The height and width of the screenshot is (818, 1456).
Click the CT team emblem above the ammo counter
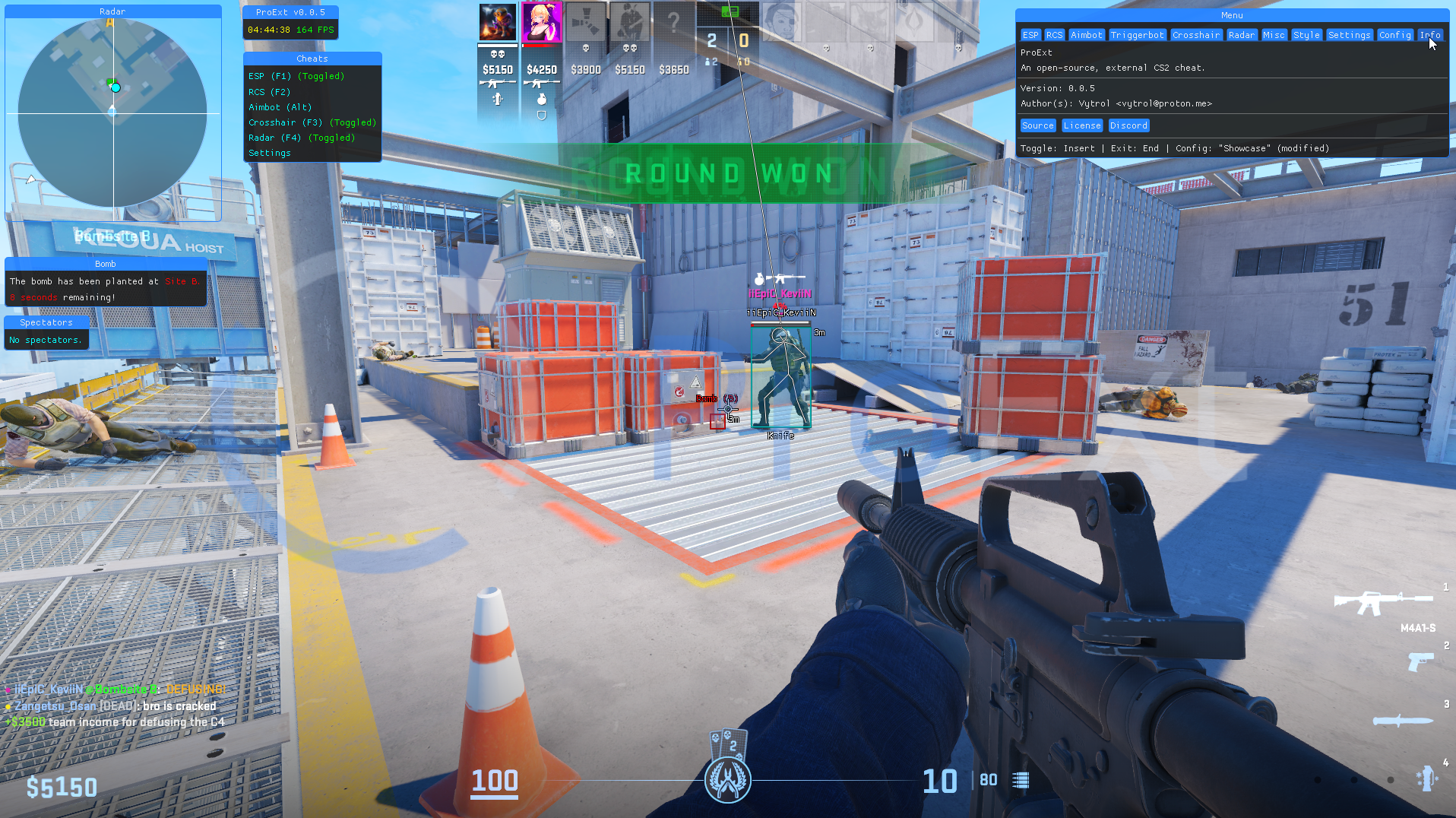728,778
